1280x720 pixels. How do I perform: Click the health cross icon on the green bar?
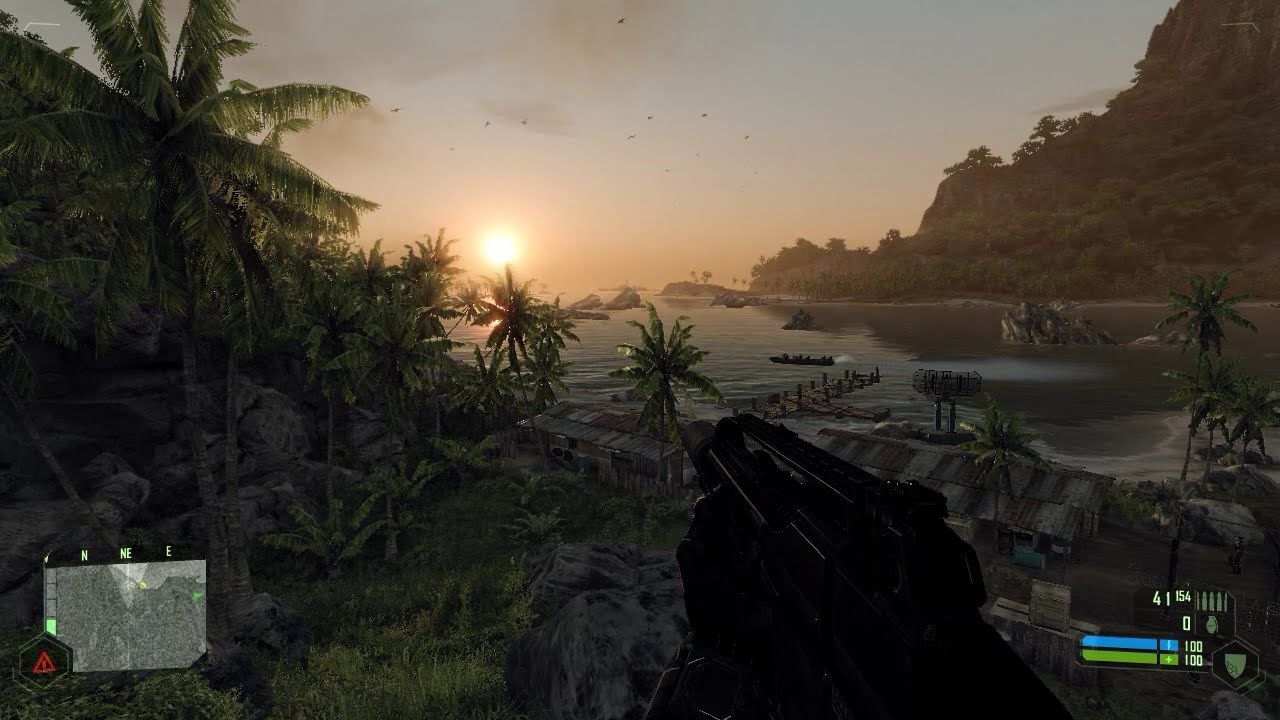(x=1169, y=659)
